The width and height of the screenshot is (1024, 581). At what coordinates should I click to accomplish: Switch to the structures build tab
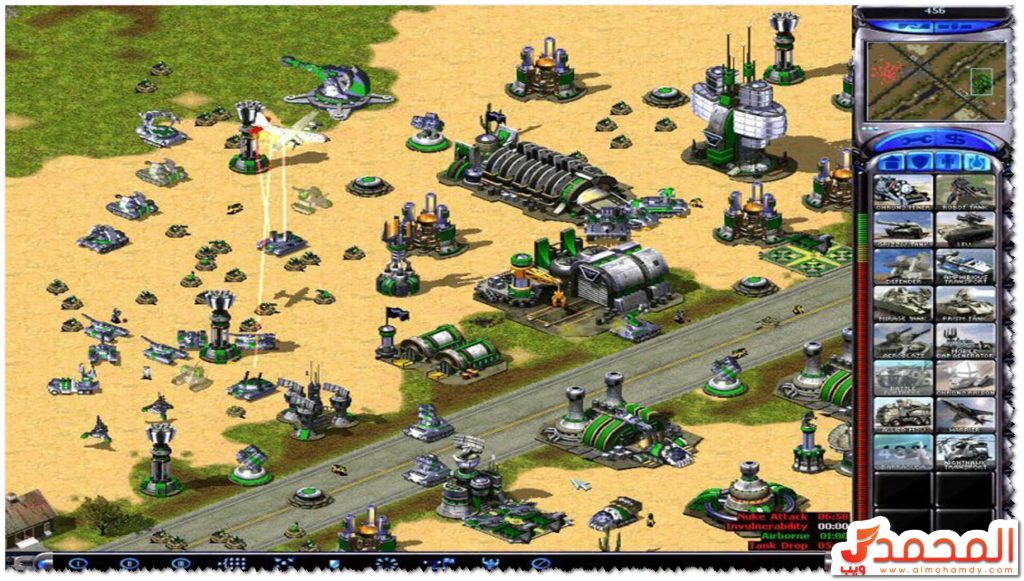click(891, 163)
